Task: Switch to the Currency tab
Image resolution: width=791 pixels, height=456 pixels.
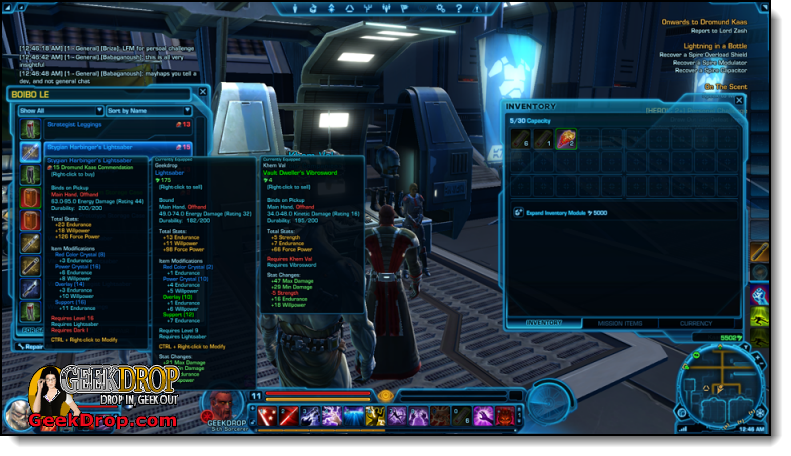Action: click(x=696, y=323)
